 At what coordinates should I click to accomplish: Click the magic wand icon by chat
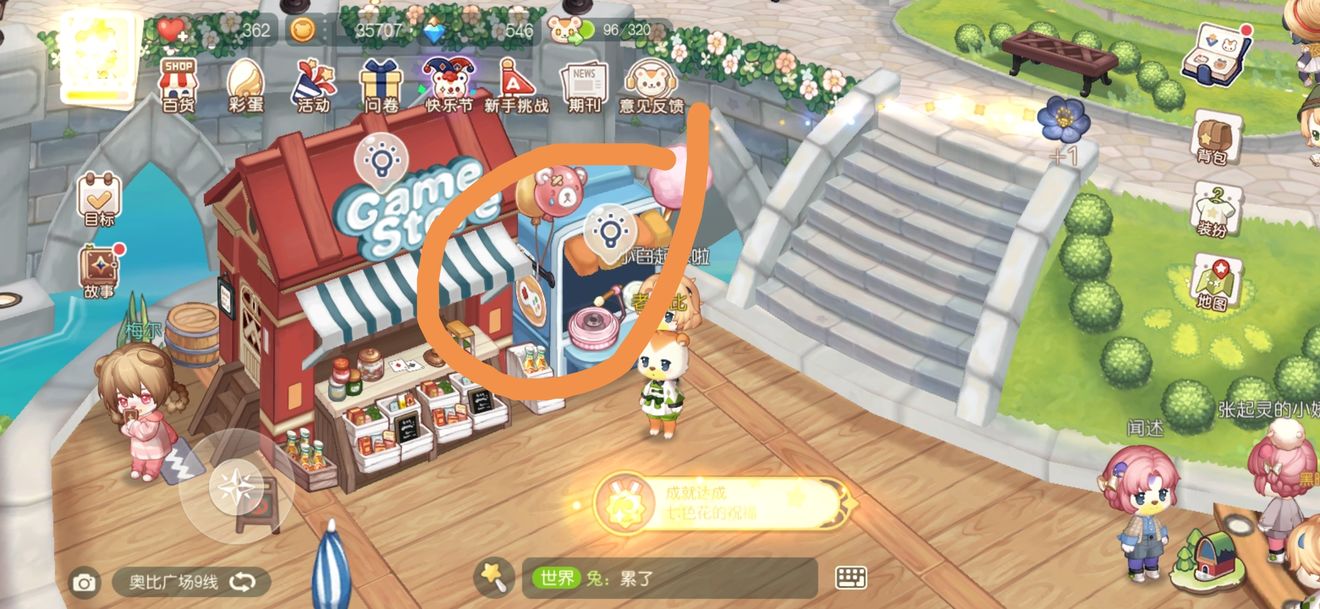493,575
